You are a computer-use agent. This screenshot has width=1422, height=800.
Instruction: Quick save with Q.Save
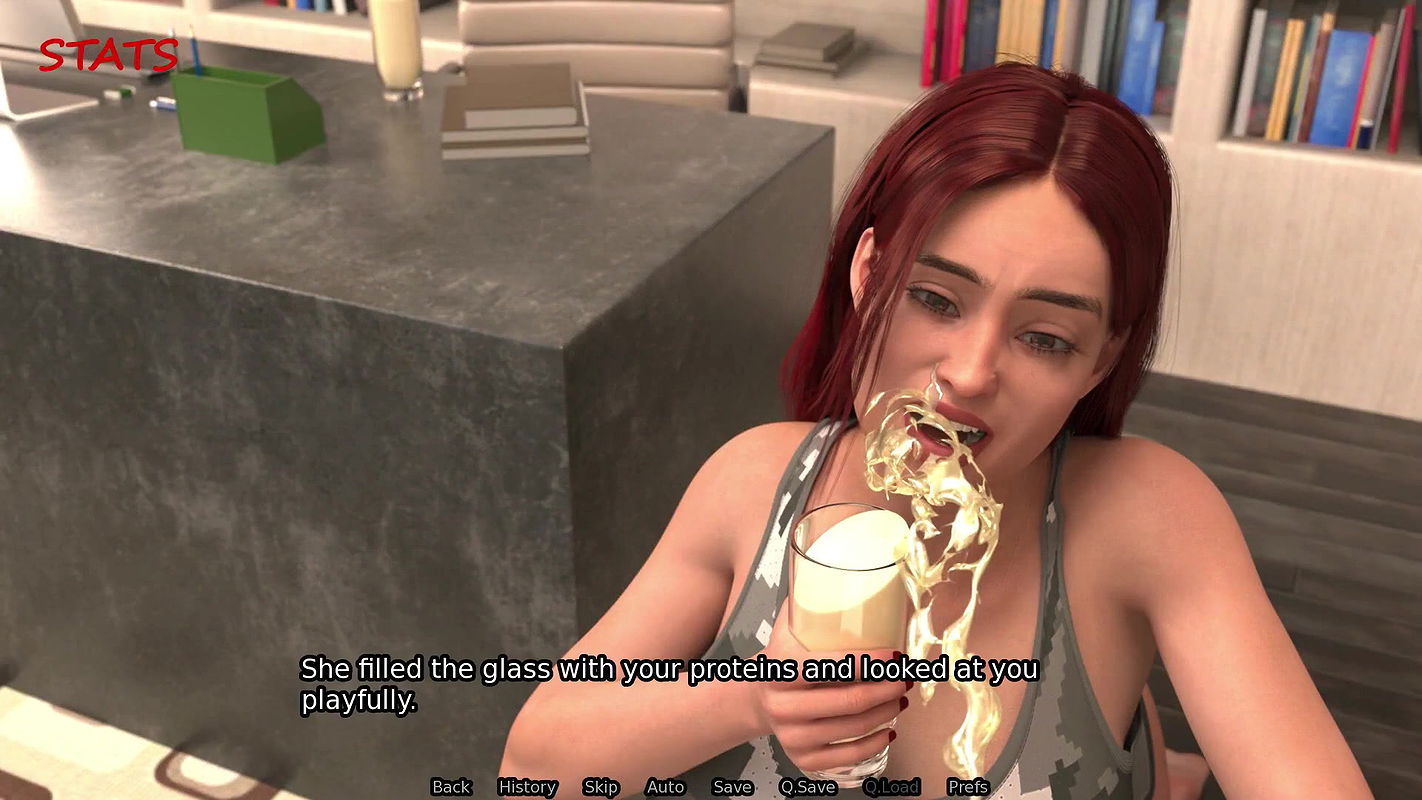808,787
